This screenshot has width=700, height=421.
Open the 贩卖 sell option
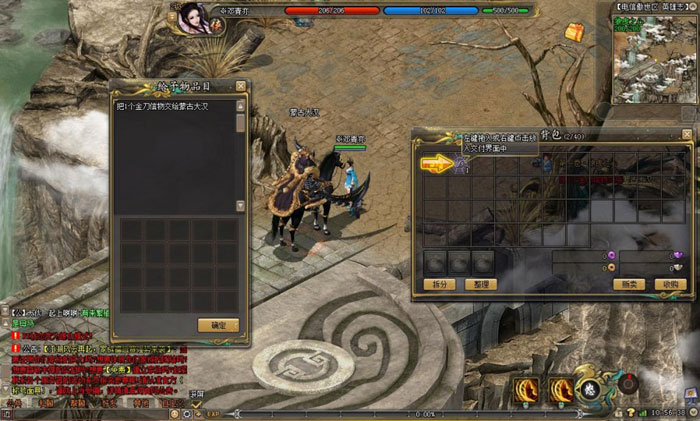[630, 284]
